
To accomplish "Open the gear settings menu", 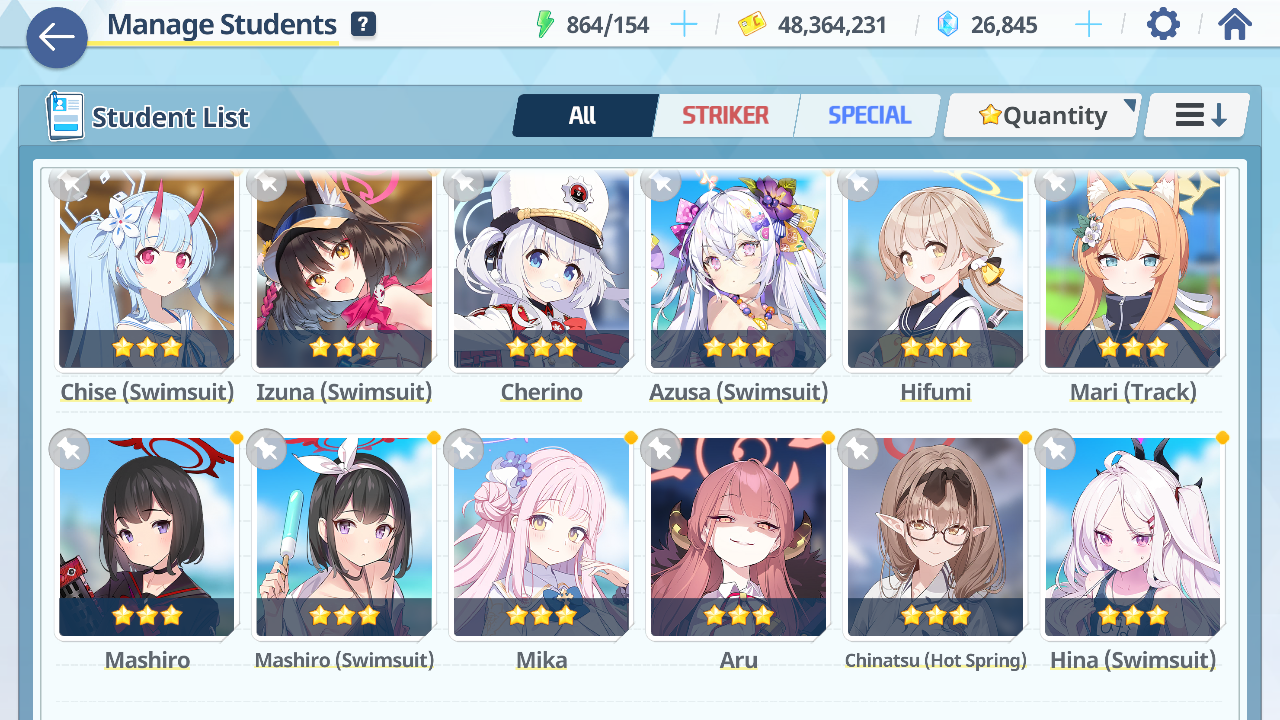I will pyautogui.click(x=1163, y=24).
